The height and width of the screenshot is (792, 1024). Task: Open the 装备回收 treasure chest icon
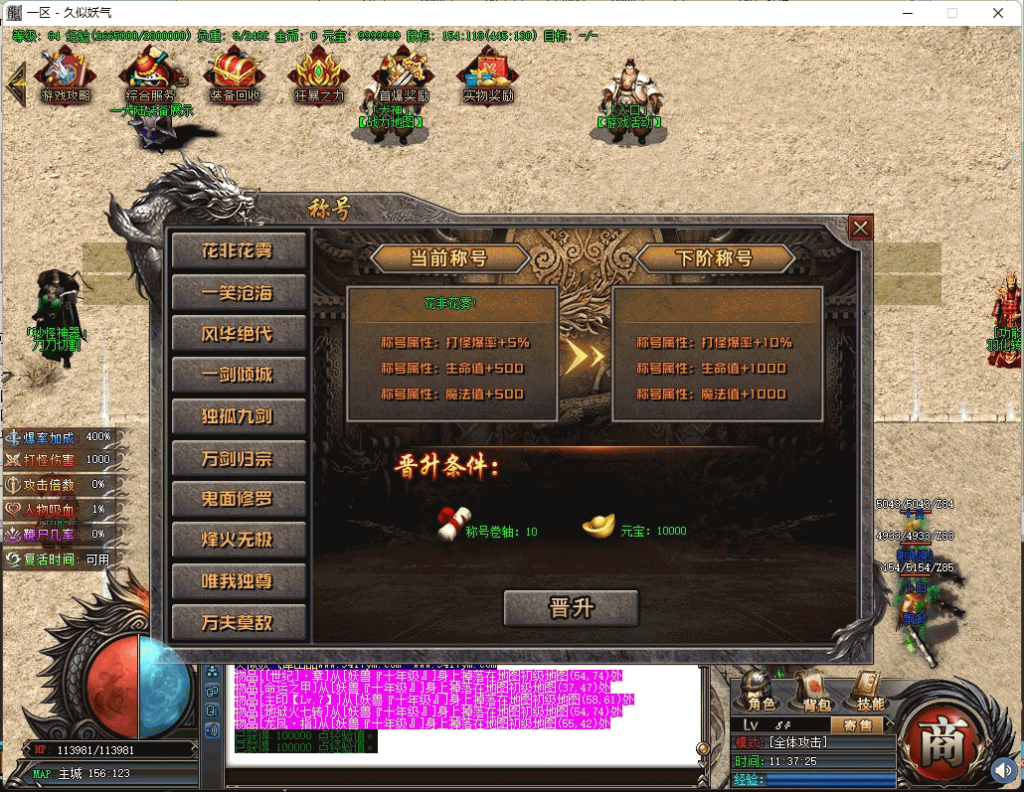coord(235,75)
